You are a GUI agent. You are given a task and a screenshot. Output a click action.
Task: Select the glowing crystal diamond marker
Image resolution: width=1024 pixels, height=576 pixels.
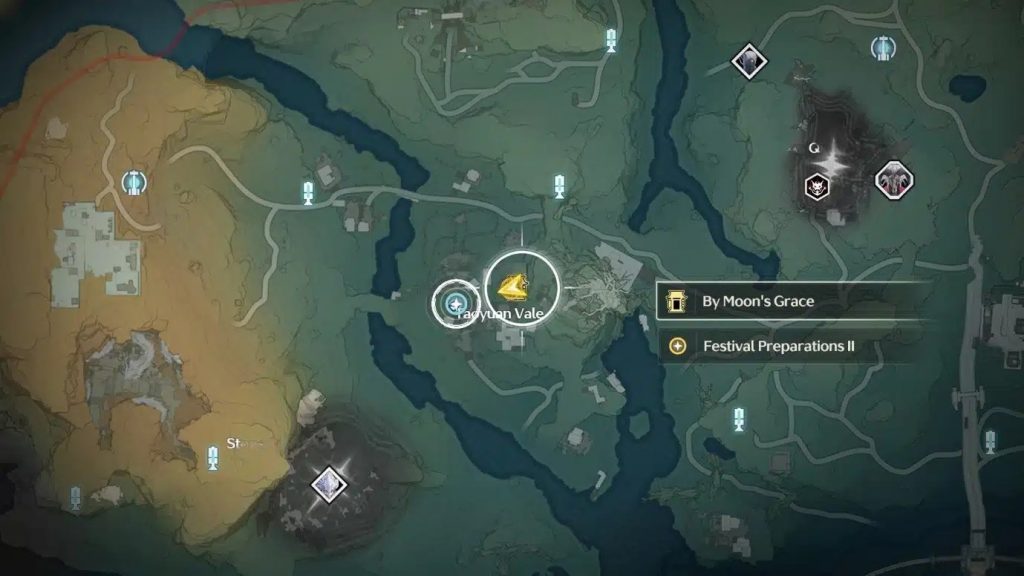point(326,486)
